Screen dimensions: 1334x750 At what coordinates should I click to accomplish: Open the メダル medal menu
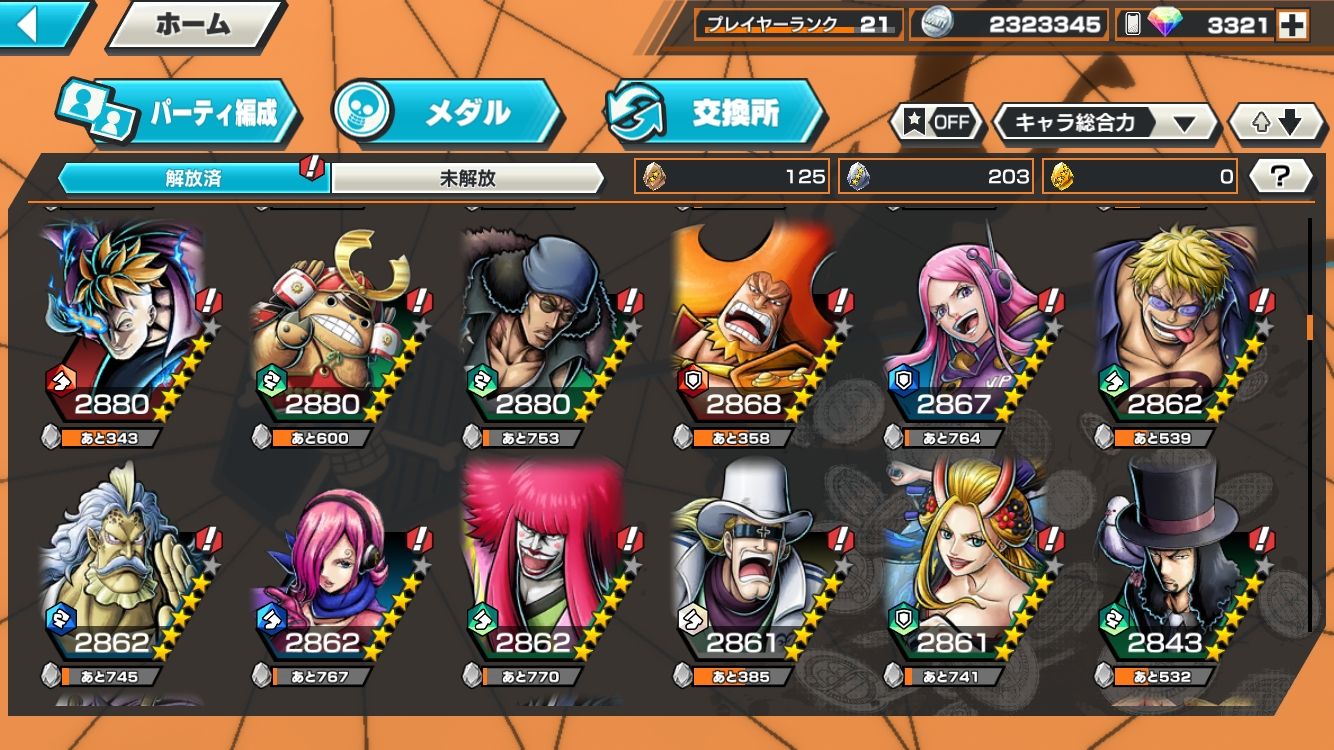tap(447, 113)
